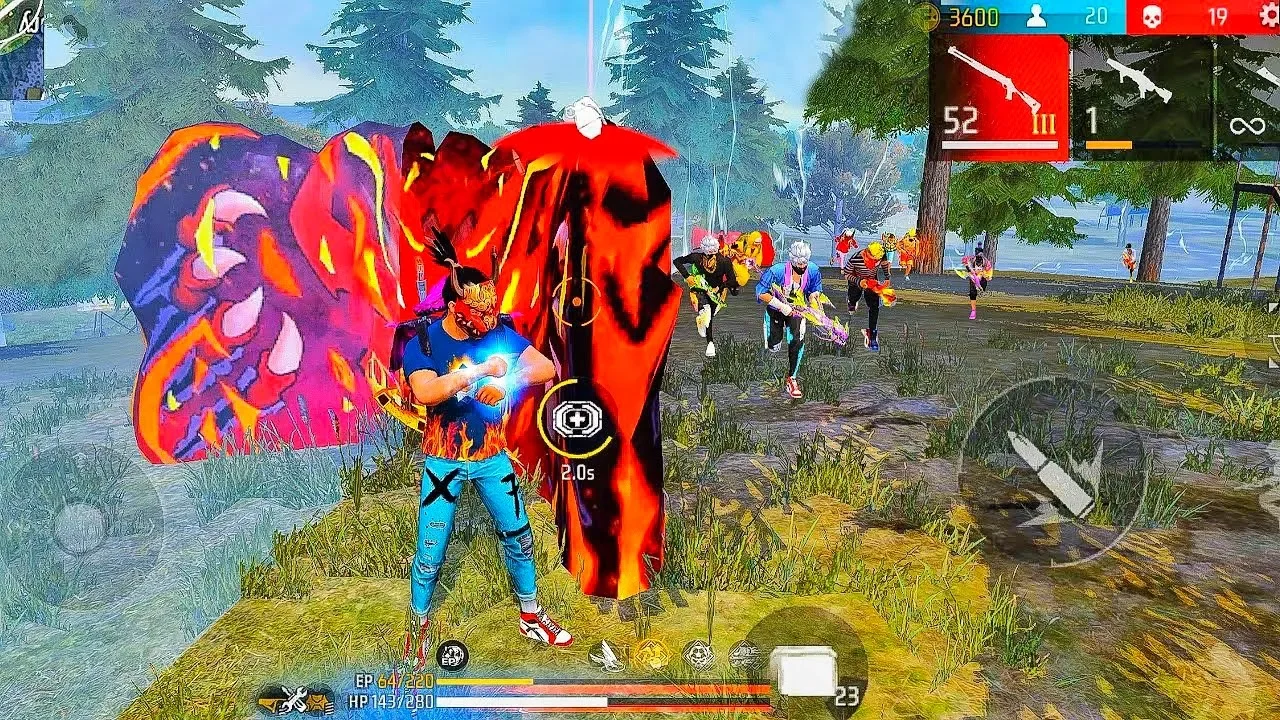Activate the winged falcon skill icon

point(607,655)
